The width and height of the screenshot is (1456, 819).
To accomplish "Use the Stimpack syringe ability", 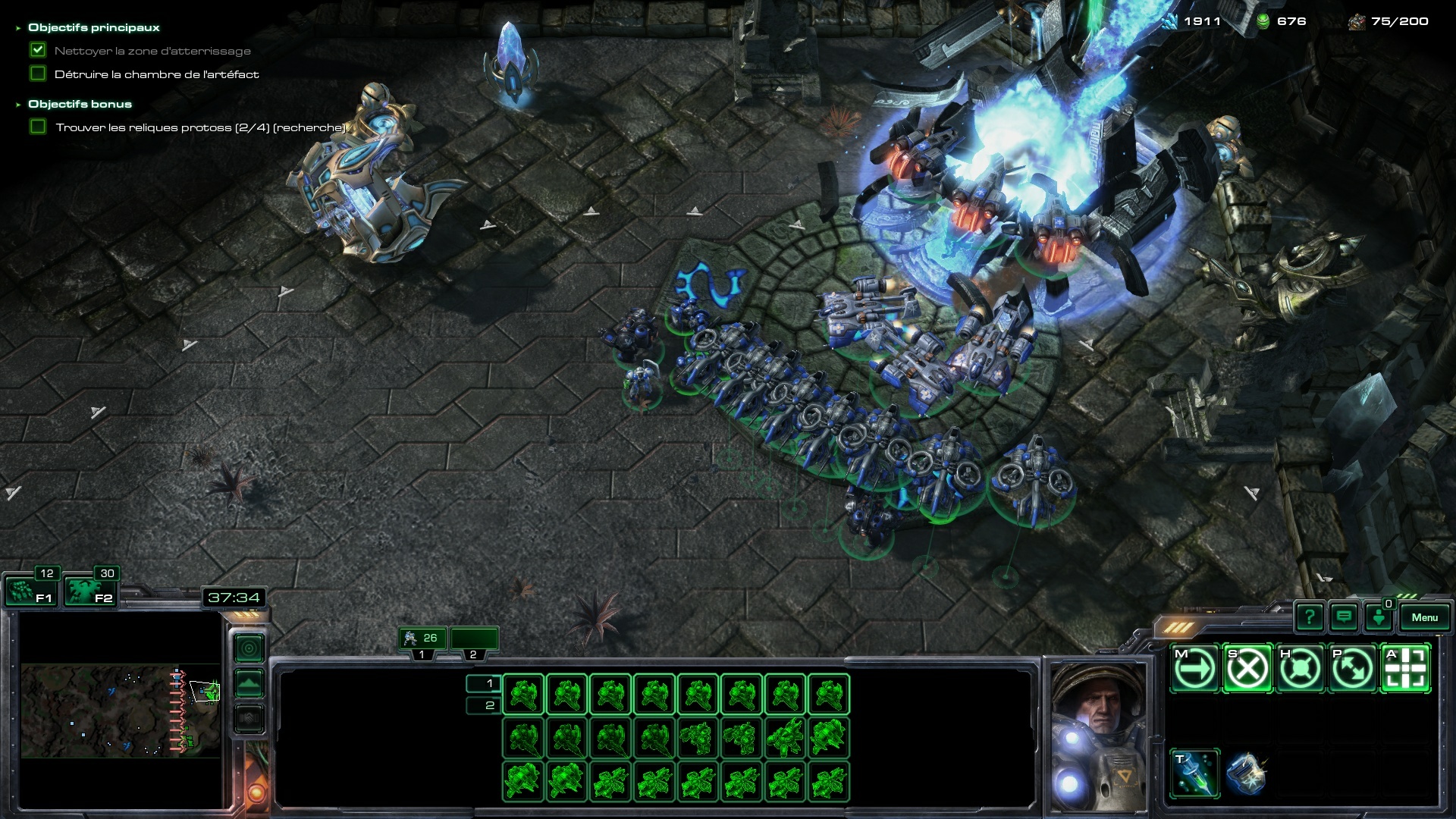I will [x=1194, y=773].
